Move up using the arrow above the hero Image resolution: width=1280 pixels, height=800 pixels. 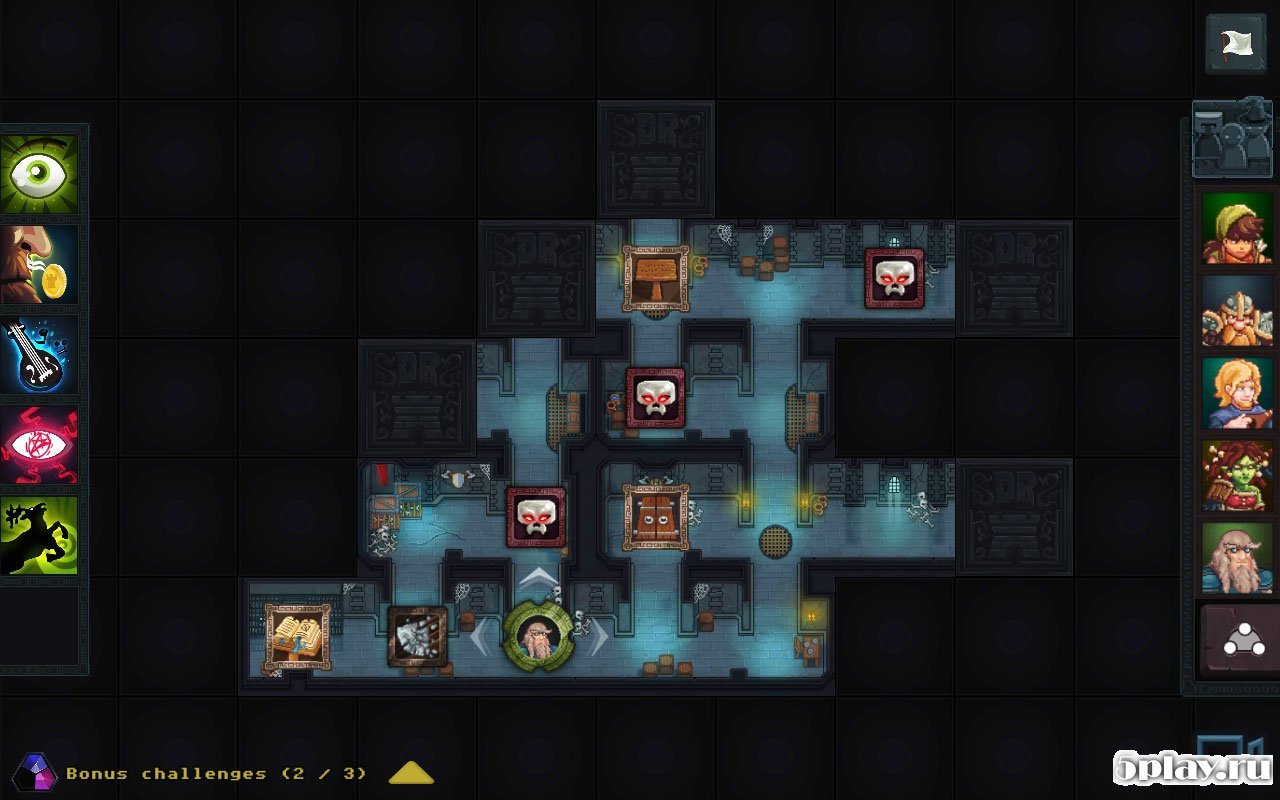pos(538,577)
